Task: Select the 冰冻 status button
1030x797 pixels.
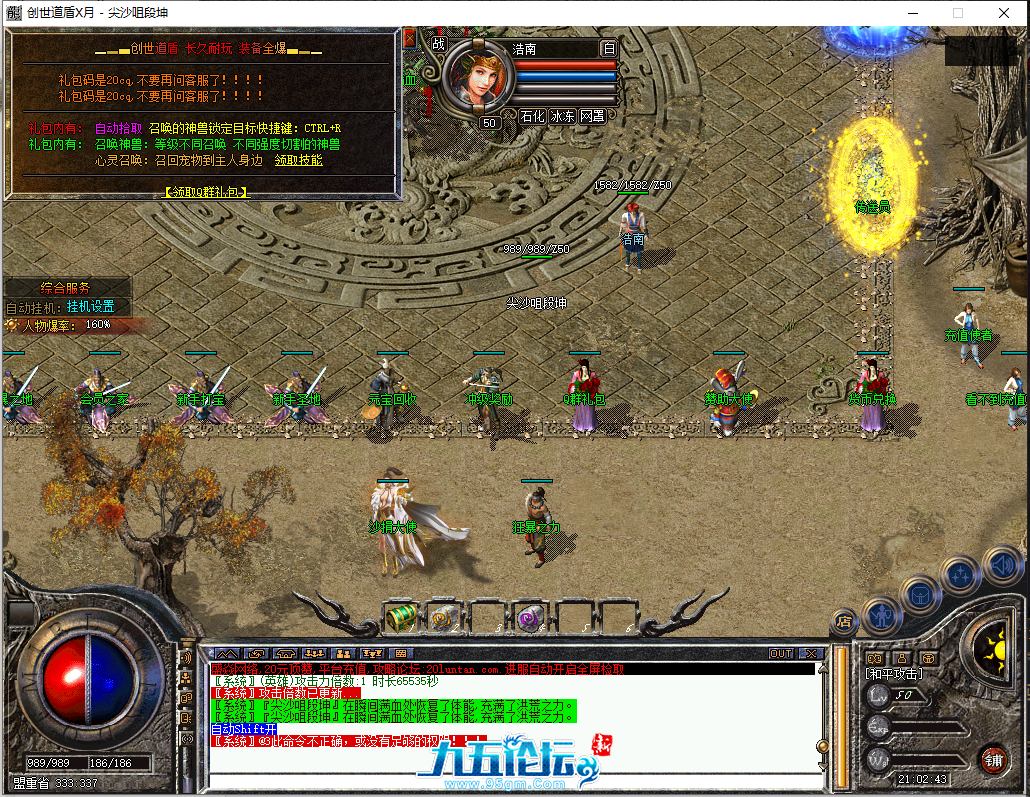Action: click(562, 116)
